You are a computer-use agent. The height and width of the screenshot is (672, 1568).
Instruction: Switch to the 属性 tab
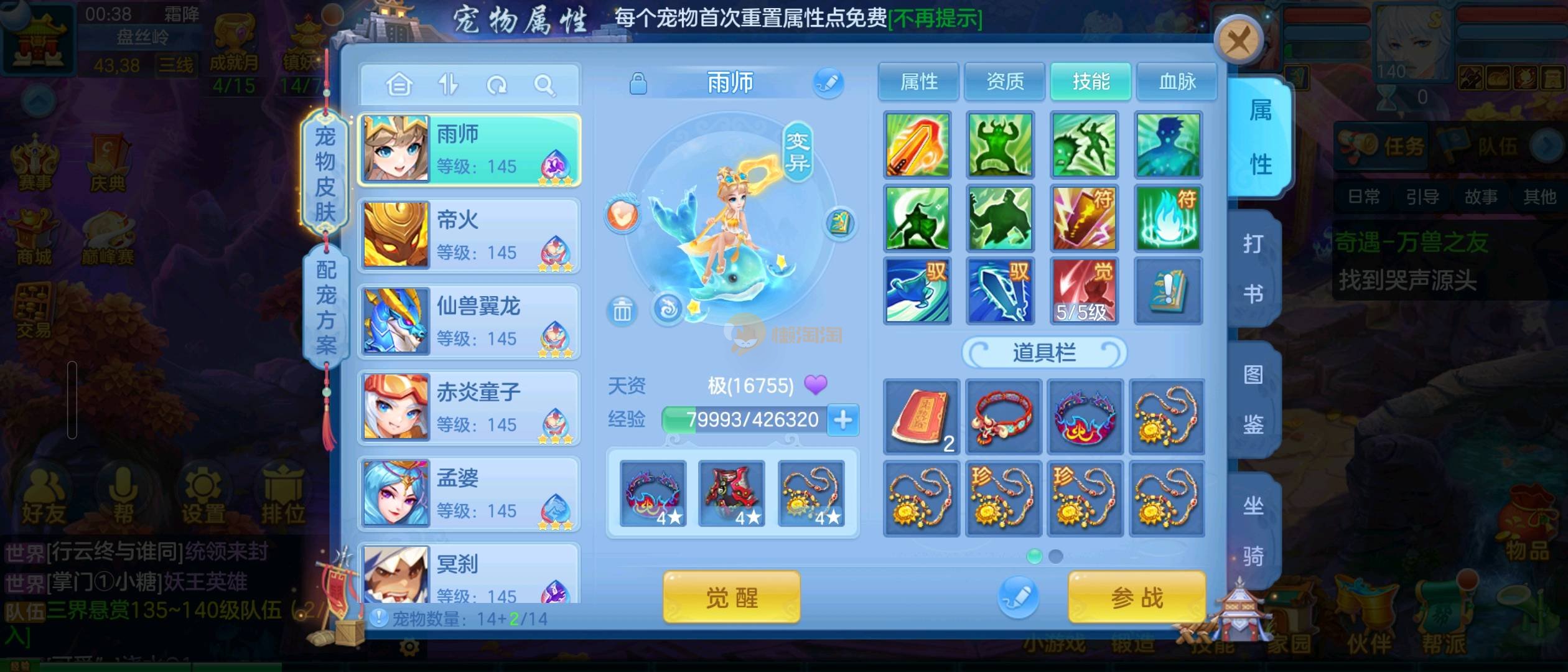point(918,82)
